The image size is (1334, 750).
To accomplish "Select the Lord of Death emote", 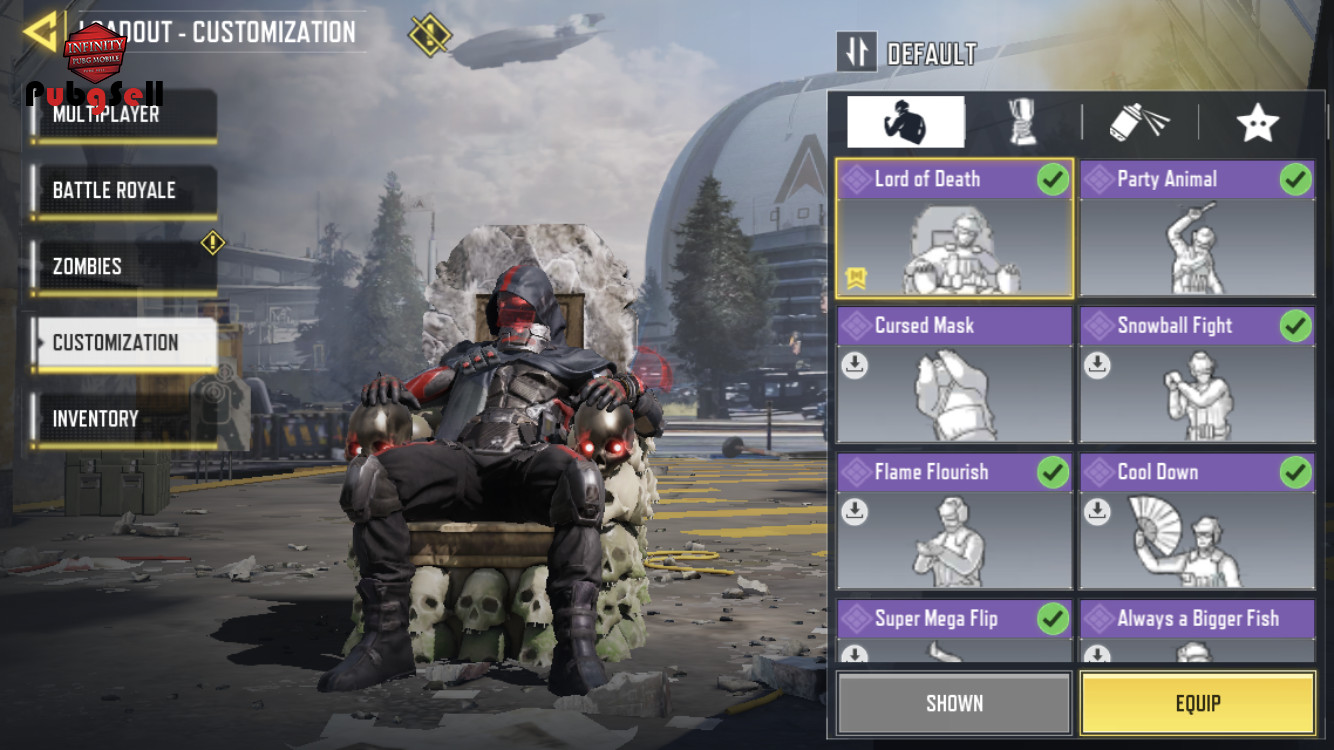I will coord(954,228).
